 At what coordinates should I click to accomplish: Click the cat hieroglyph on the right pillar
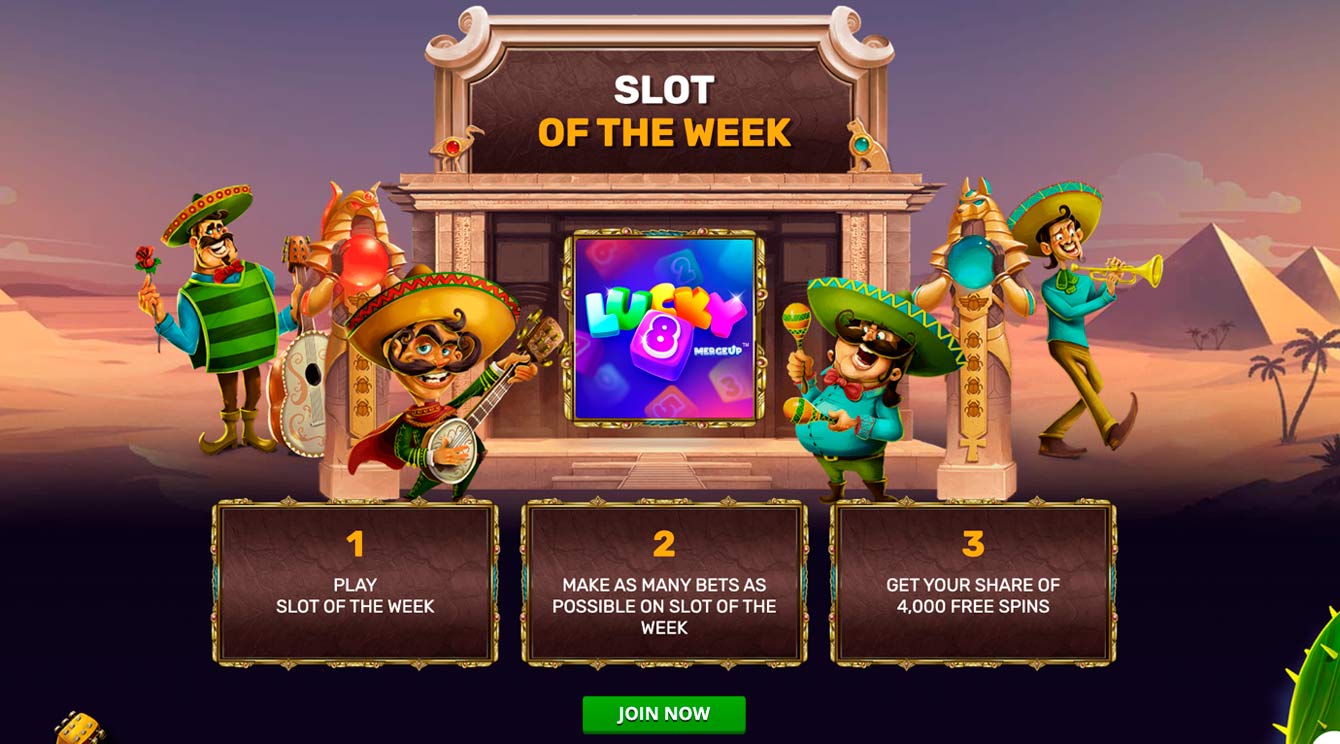[862, 147]
